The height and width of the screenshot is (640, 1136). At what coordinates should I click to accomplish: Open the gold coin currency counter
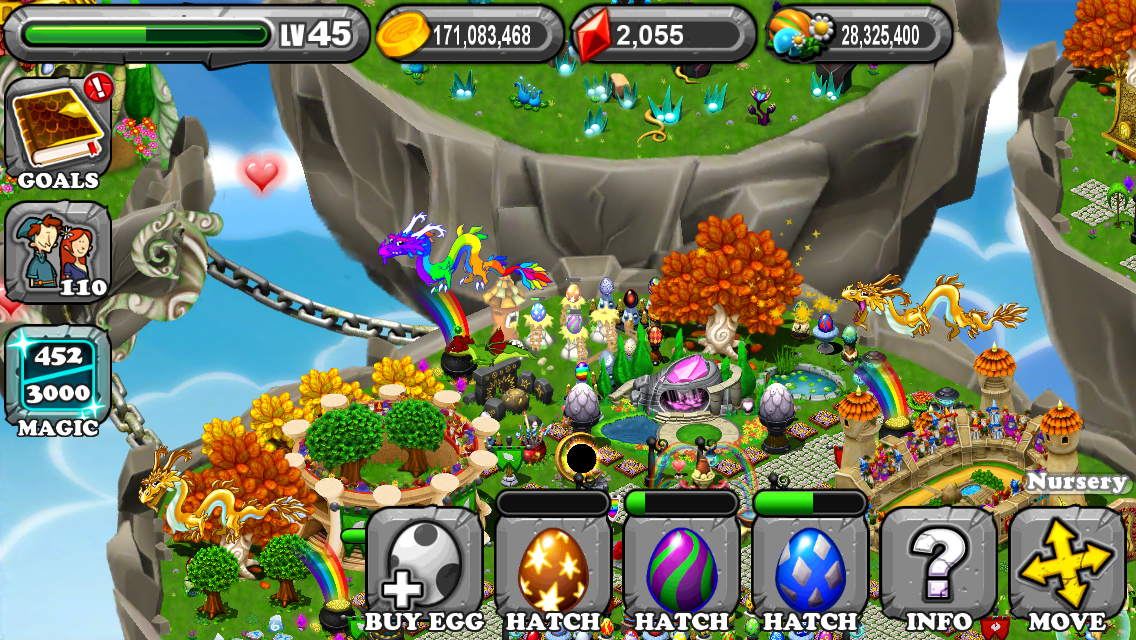click(468, 35)
